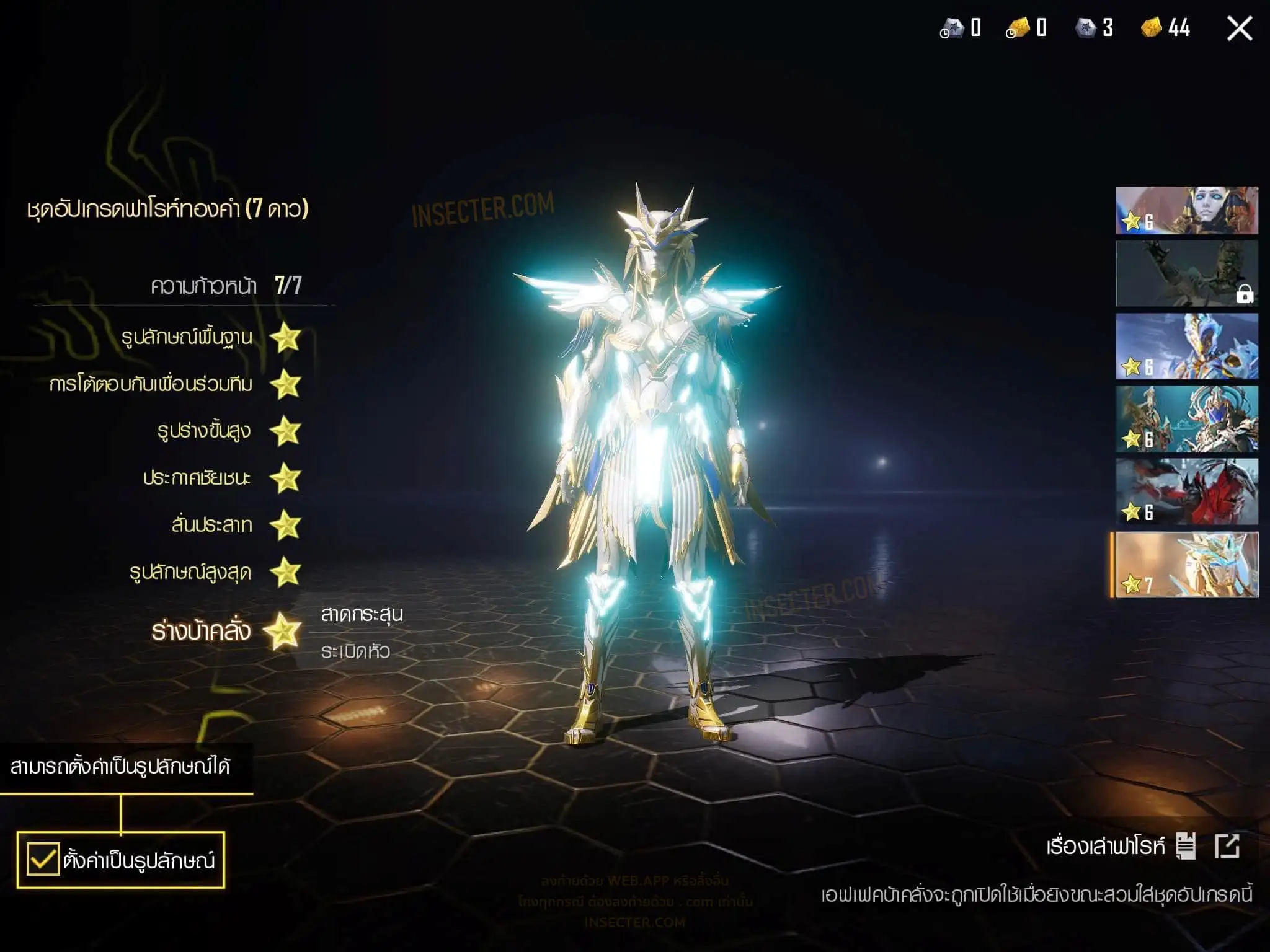Select the 7-star golden pharaoh thumbnail

[x=1186, y=565]
